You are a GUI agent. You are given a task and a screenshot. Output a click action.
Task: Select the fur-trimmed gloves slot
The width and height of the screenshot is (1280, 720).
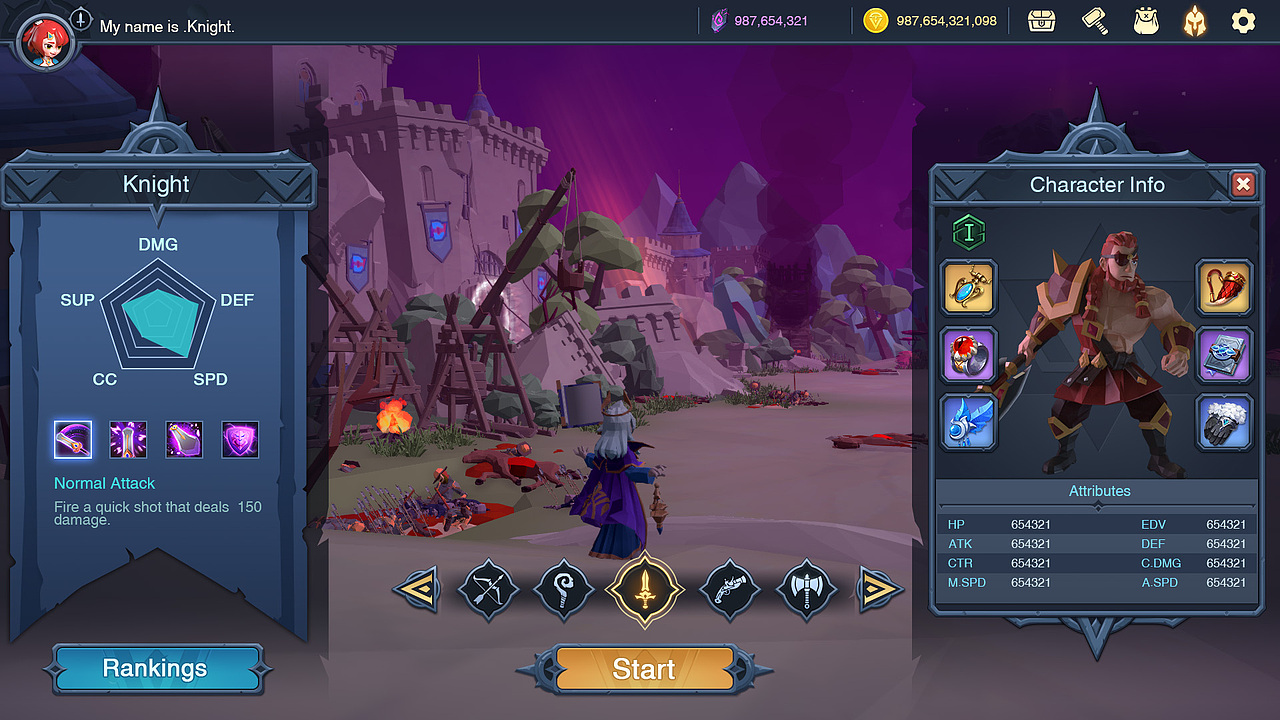(x=1224, y=421)
